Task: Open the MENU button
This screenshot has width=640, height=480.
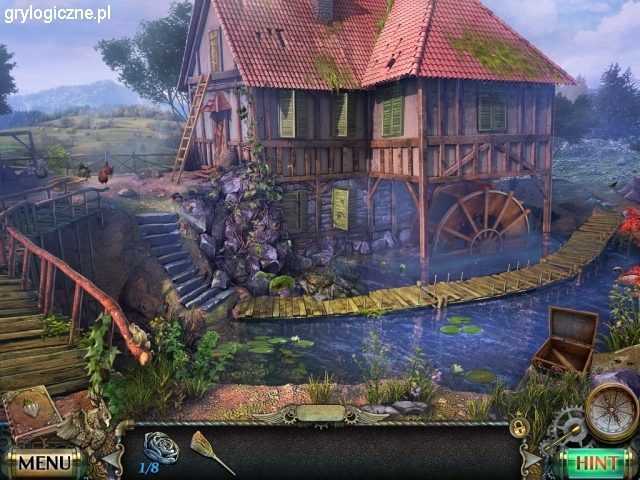Action: pyautogui.click(x=44, y=463)
